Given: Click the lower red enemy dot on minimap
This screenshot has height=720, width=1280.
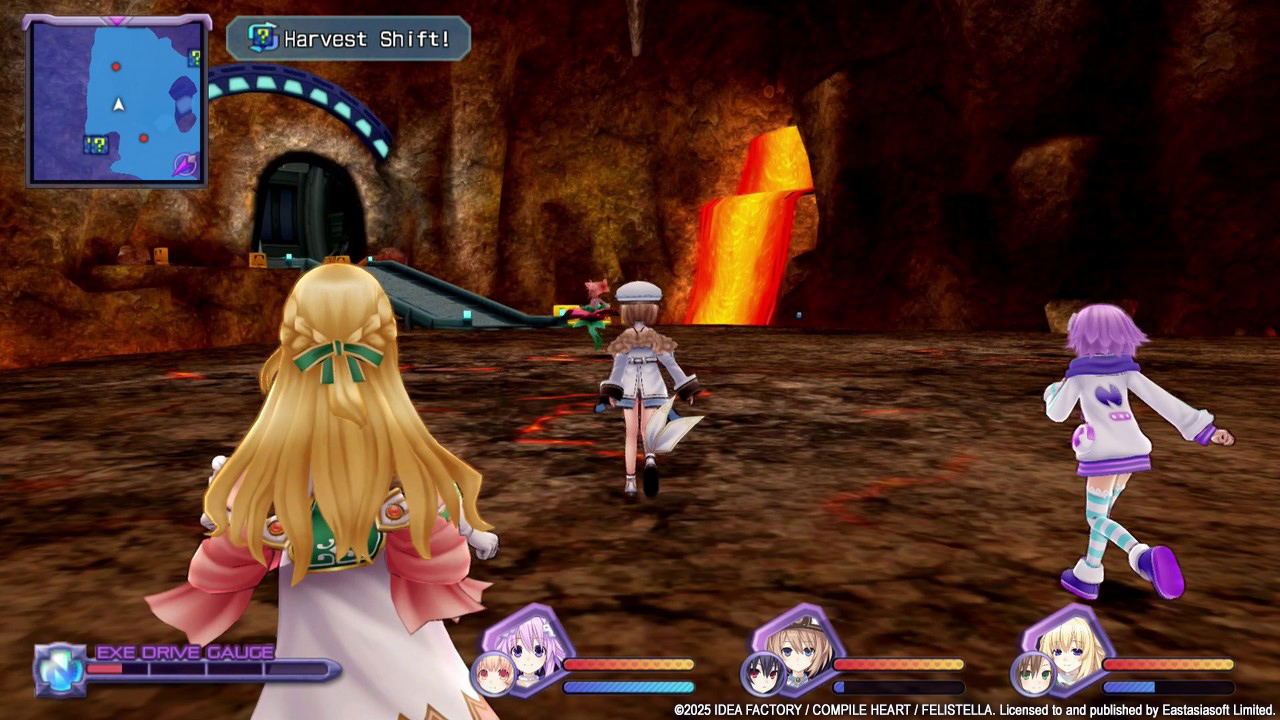Looking at the screenshot, I should pyautogui.click(x=144, y=138).
